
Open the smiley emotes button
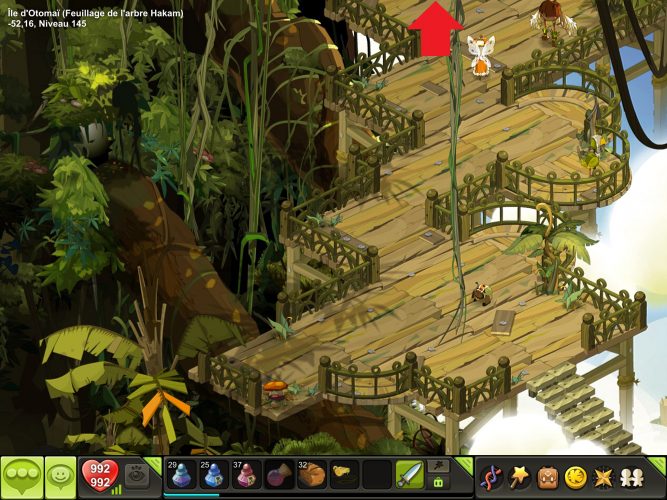tap(60, 475)
